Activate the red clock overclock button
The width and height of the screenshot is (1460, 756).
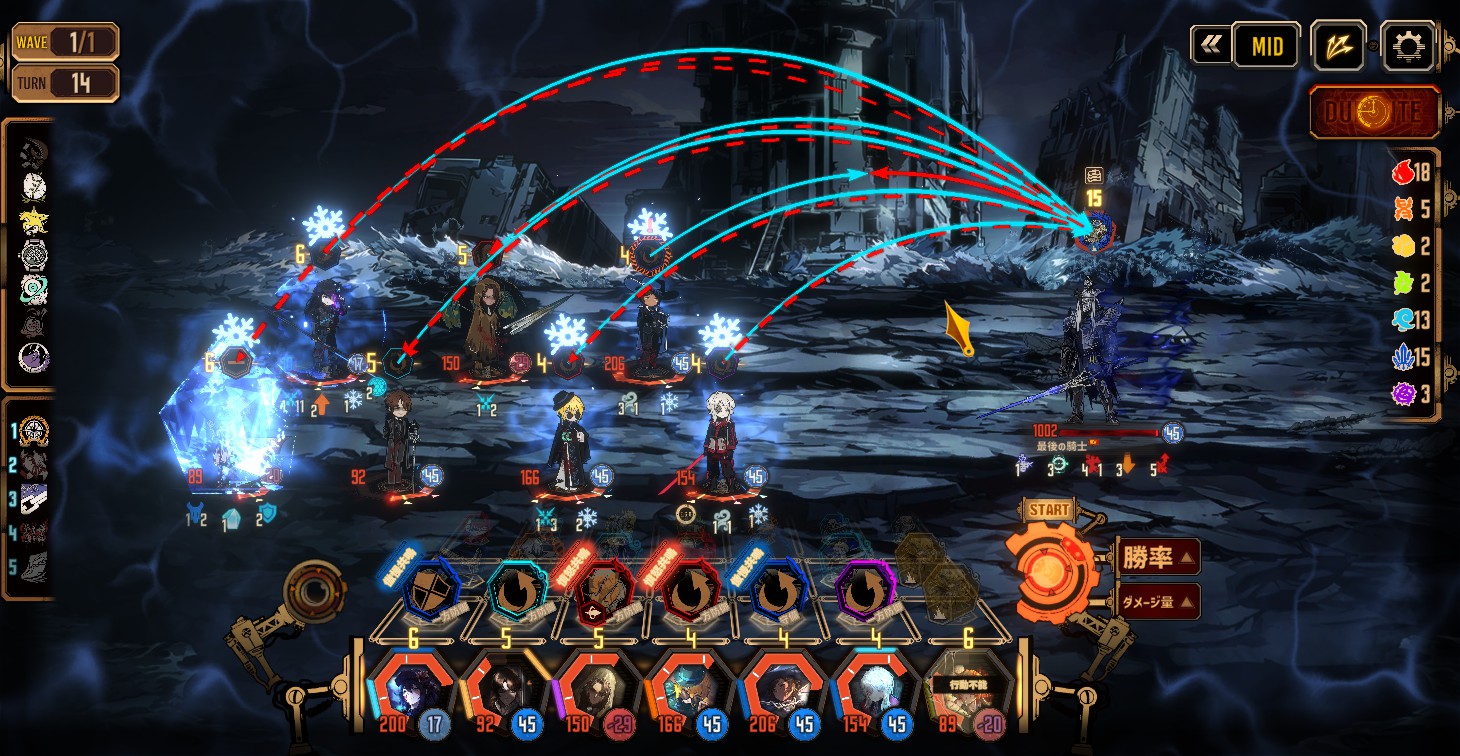click(x=1375, y=113)
